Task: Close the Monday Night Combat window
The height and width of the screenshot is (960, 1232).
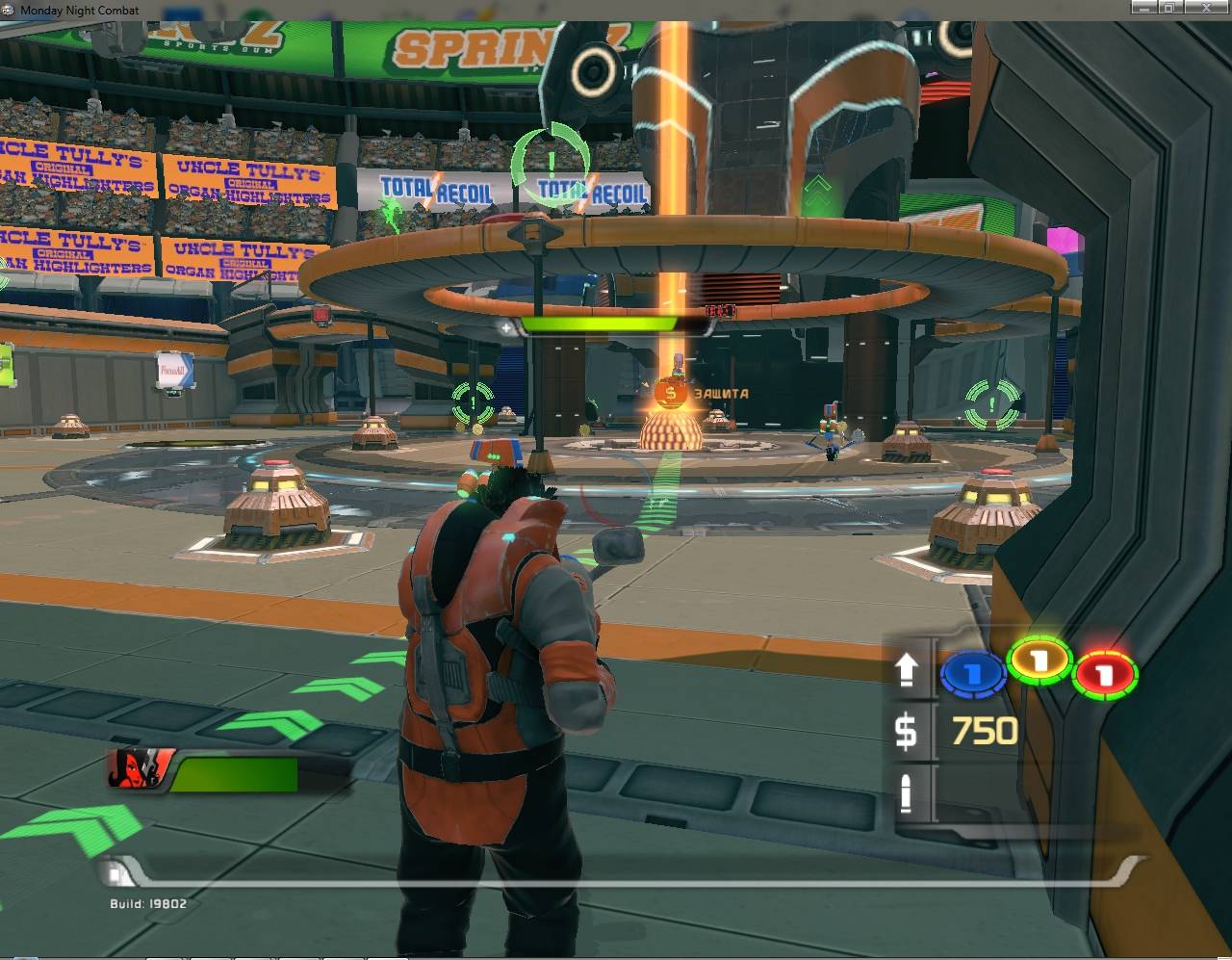Action: [x=1206, y=8]
